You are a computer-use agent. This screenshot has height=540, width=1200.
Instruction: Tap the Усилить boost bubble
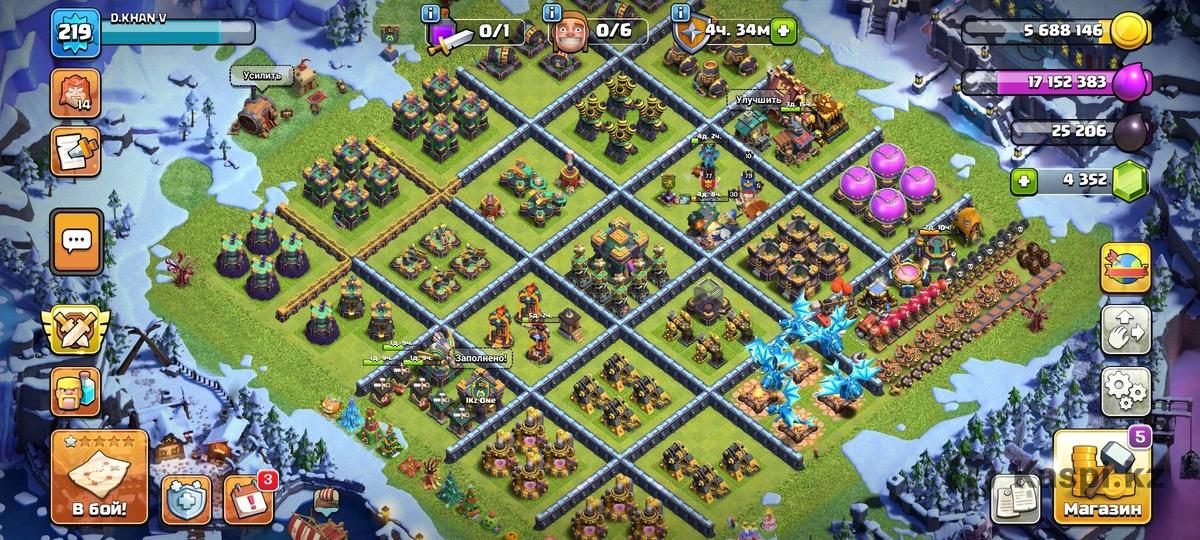(262, 75)
